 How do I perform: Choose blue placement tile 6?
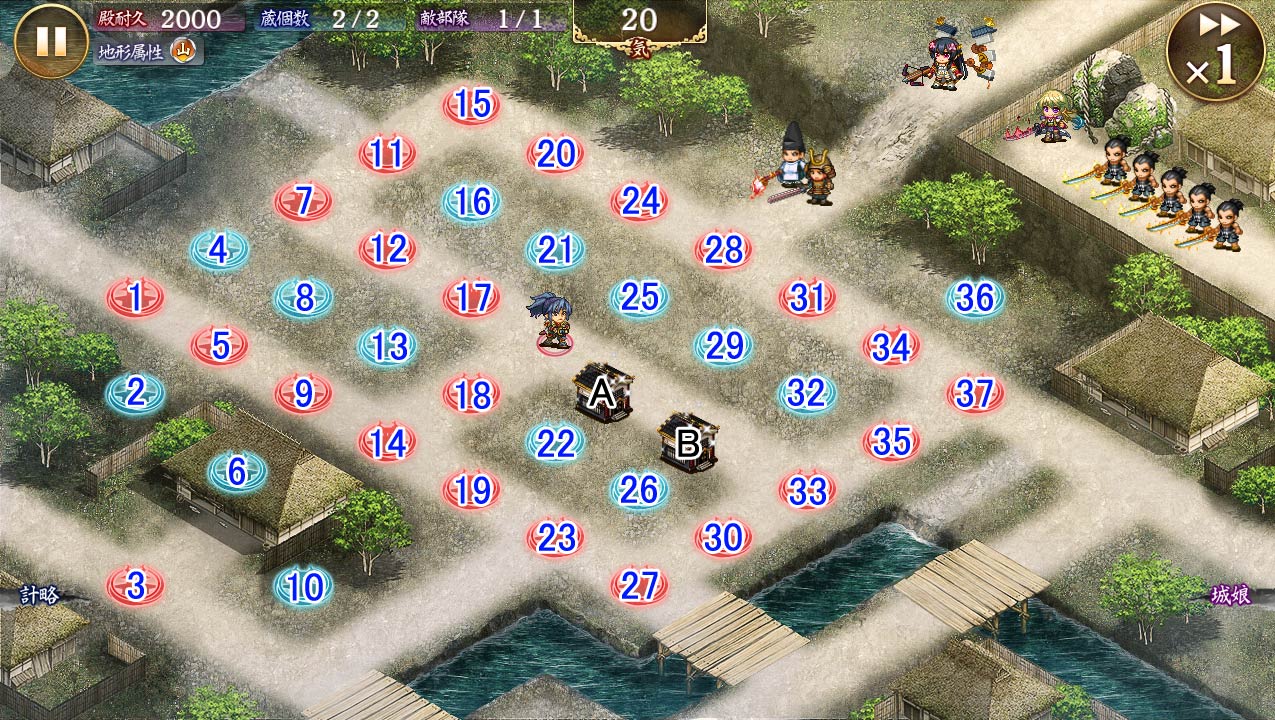click(x=237, y=471)
